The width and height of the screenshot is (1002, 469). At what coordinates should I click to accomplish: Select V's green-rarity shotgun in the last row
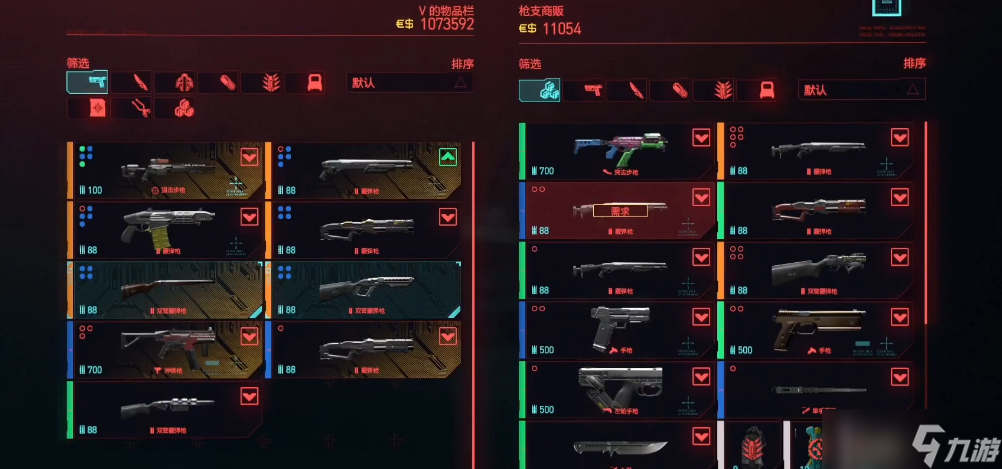tap(166, 408)
